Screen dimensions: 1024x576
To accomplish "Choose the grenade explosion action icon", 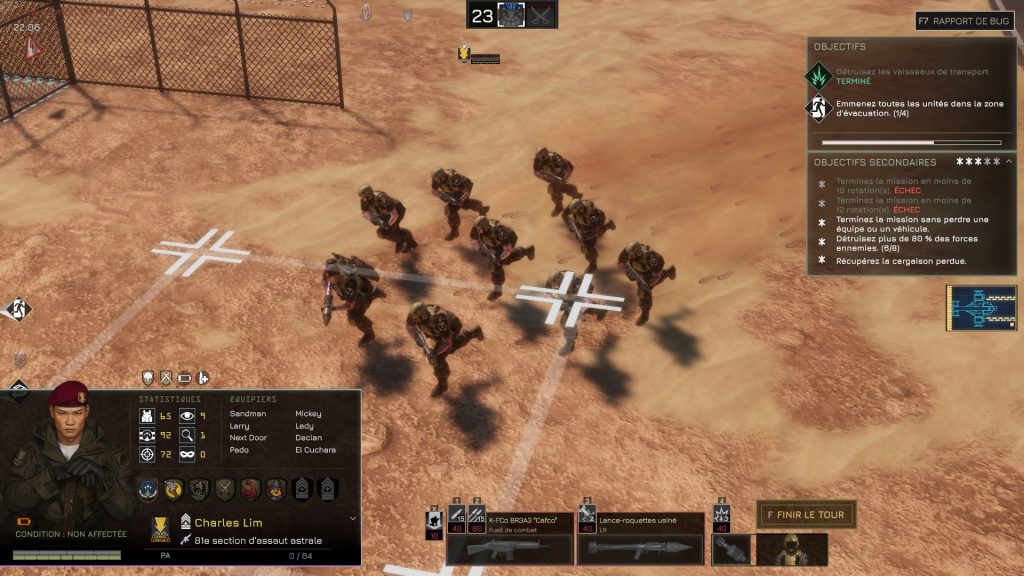I will [x=721, y=520].
